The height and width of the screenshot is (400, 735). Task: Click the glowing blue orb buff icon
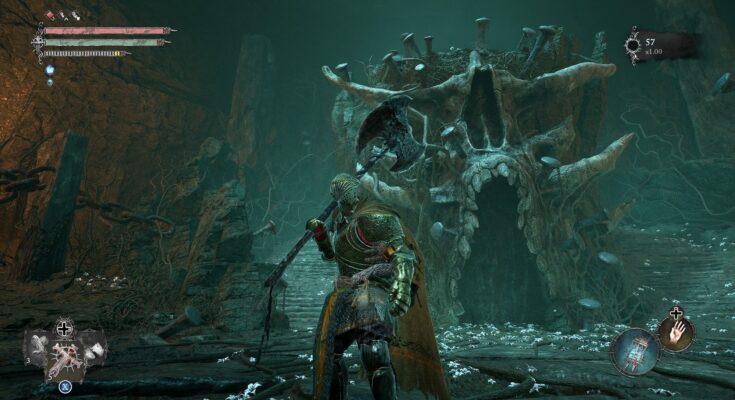[49, 70]
